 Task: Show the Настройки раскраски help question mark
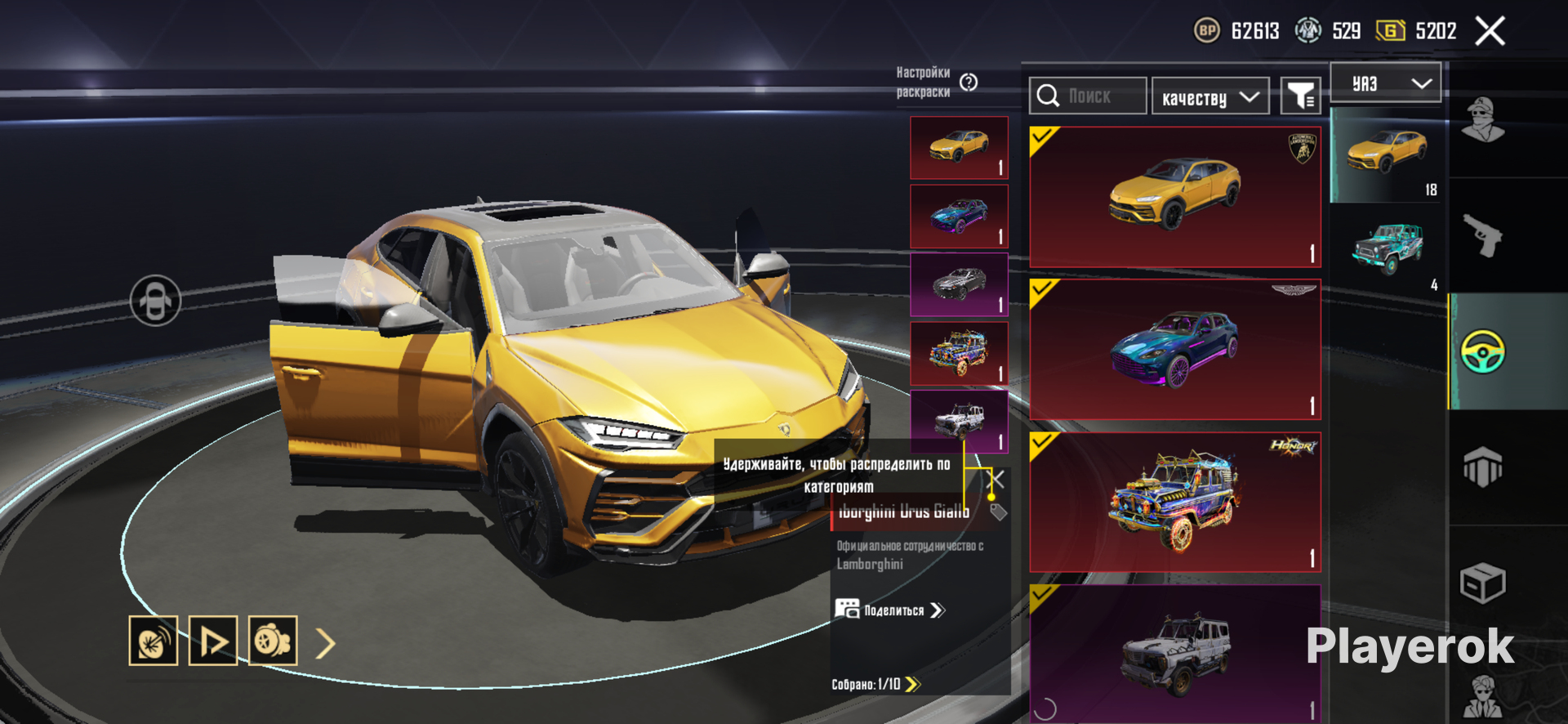(x=969, y=83)
